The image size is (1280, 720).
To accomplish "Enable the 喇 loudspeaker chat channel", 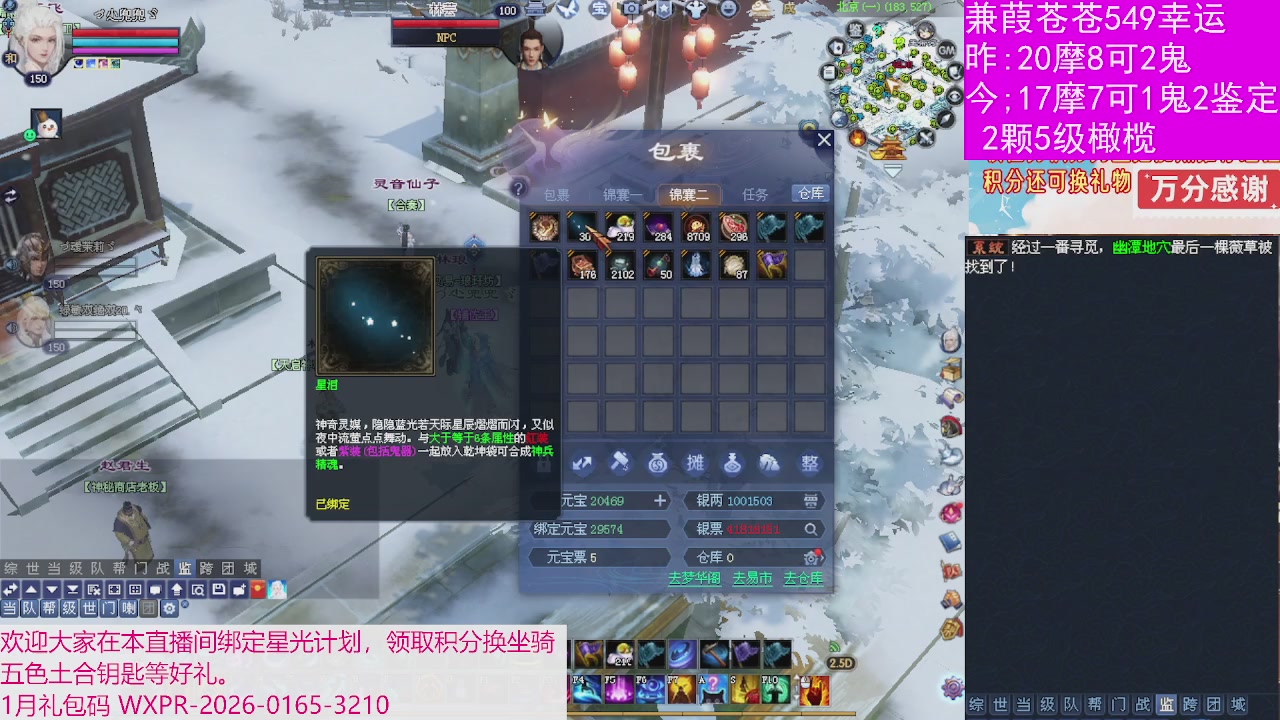I will click(129, 607).
